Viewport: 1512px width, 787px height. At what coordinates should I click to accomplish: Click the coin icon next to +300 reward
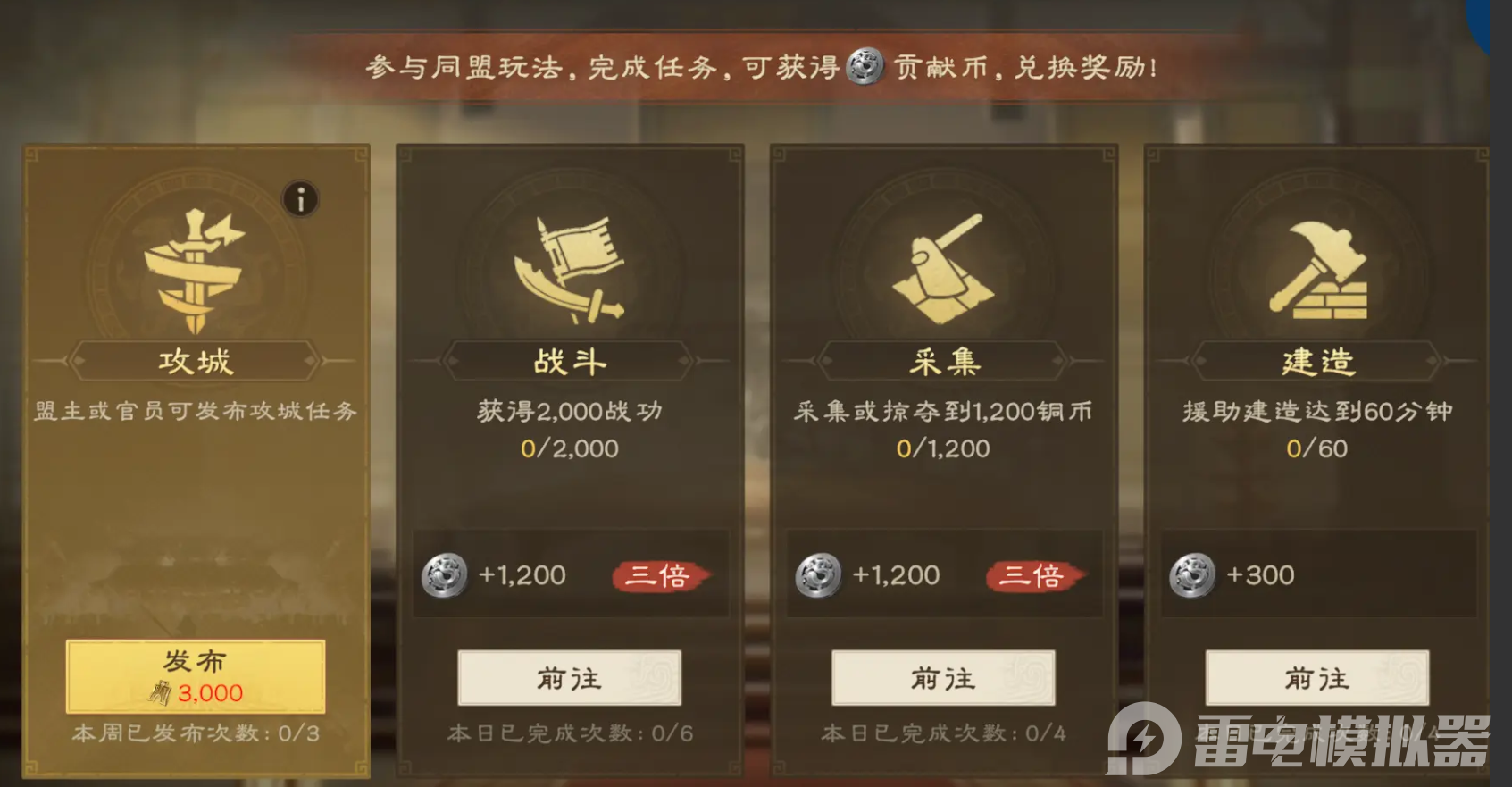(x=1191, y=575)
